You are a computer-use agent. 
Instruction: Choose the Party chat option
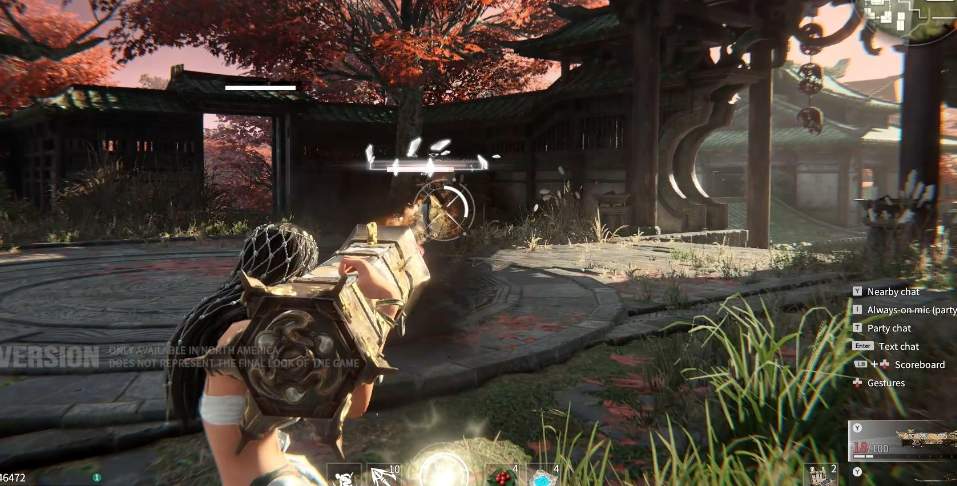pyautogui.click(x=889, y=328)
